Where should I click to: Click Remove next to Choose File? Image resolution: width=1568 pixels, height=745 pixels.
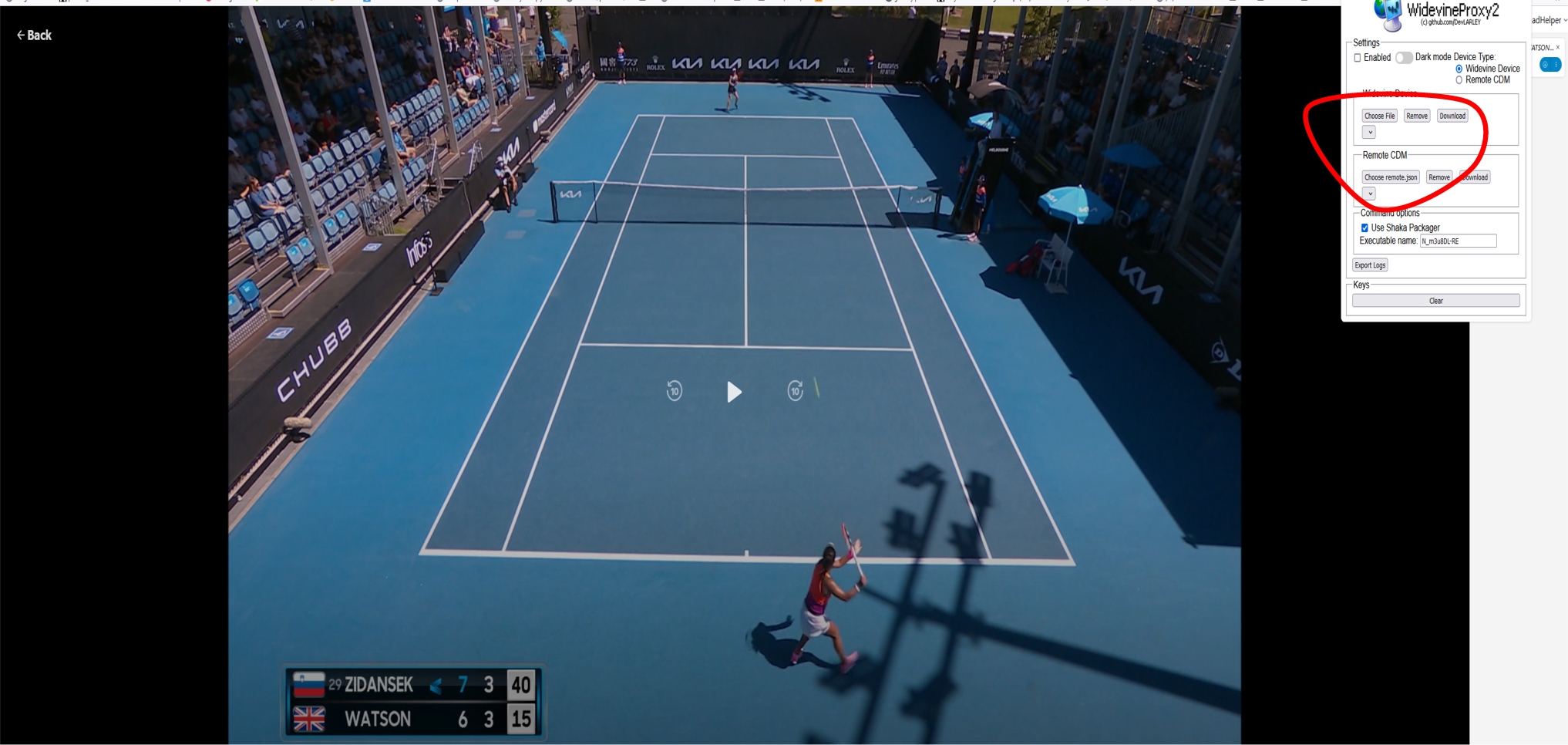(x=1416, y=116)
